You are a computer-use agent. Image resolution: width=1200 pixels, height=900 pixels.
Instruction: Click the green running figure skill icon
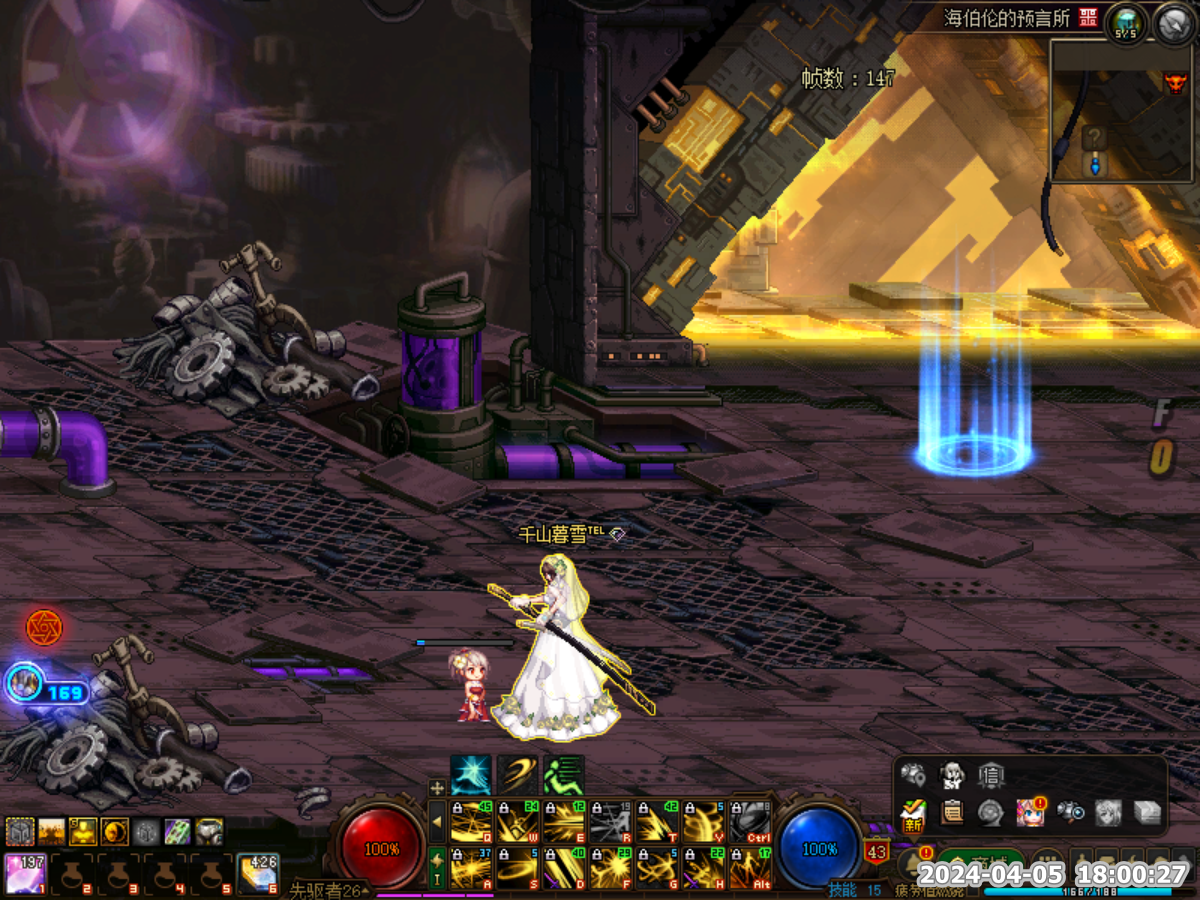click(x=563, y=775)
